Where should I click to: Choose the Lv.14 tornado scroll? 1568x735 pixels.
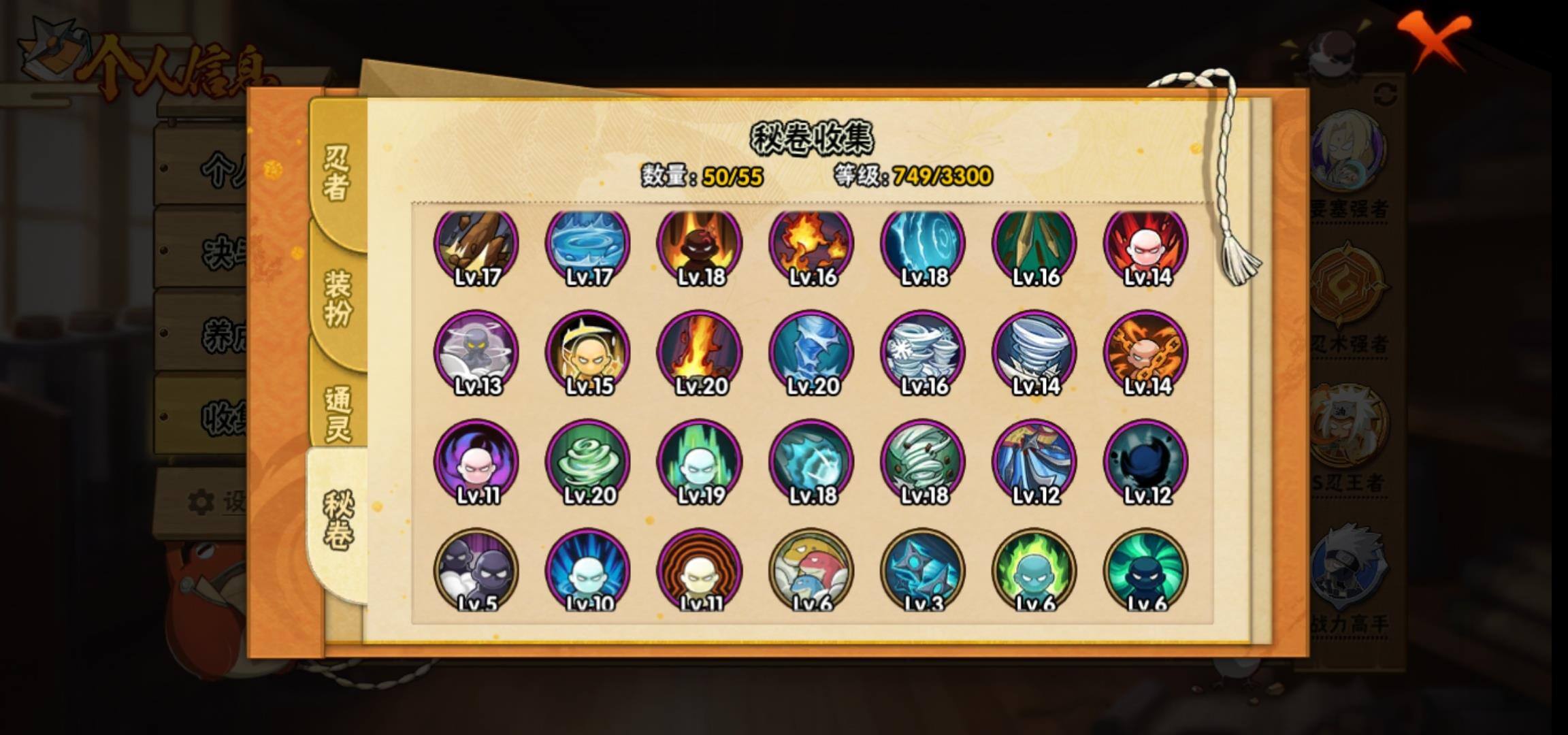tap(1034, 353)
